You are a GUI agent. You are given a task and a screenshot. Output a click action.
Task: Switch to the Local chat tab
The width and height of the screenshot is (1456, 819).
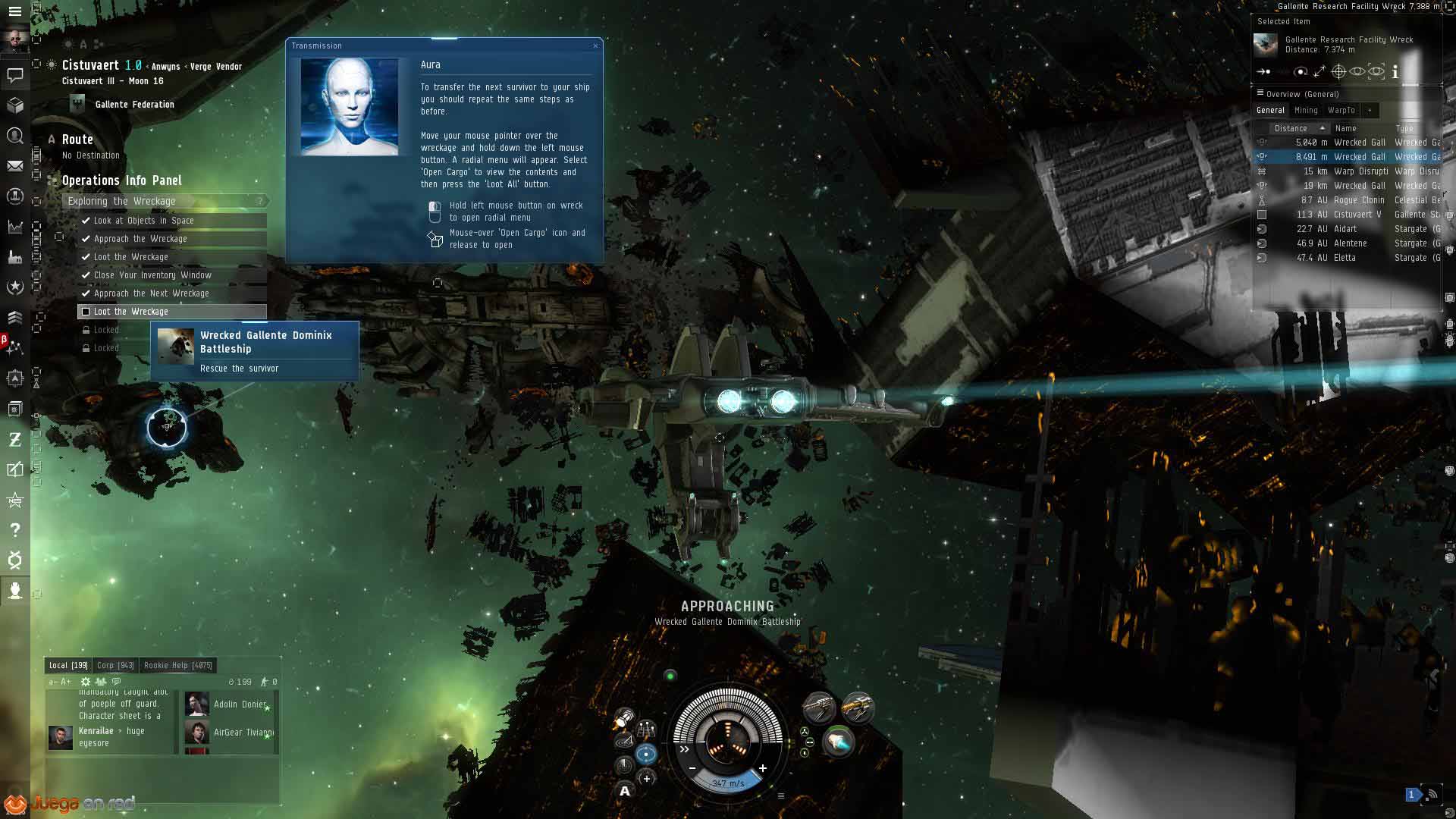[x=68, y=666]
